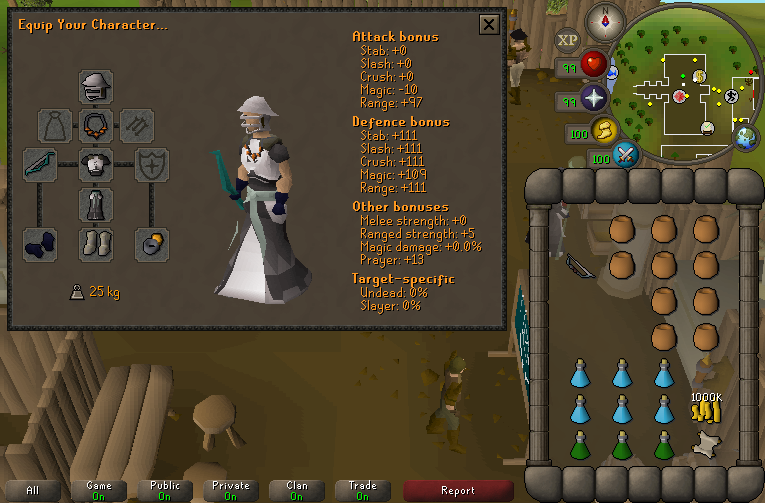
Task: Select the equipped bow weapon slot
Action: click(41, 163)
